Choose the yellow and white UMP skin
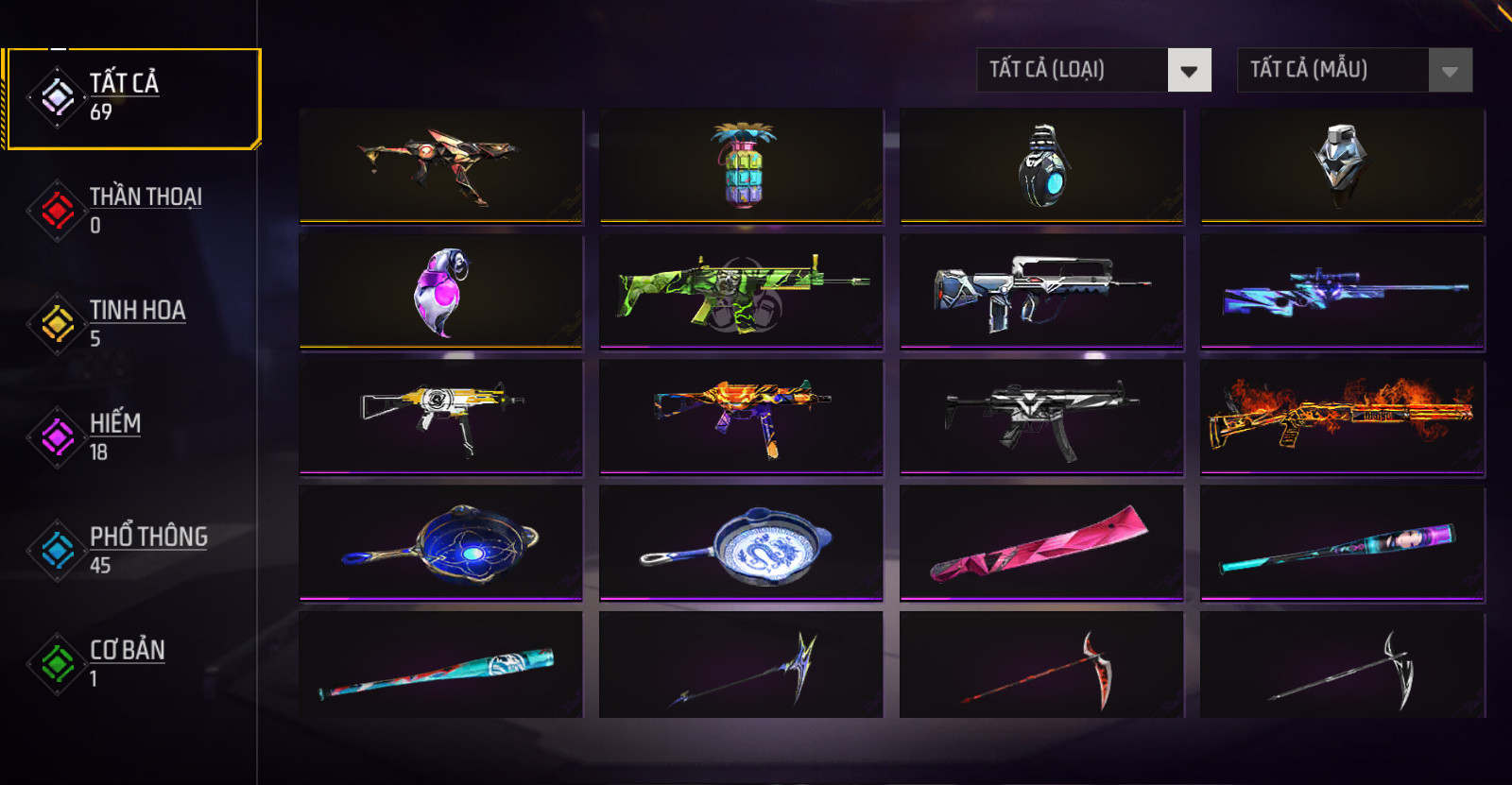 click(x=441, y=416)
